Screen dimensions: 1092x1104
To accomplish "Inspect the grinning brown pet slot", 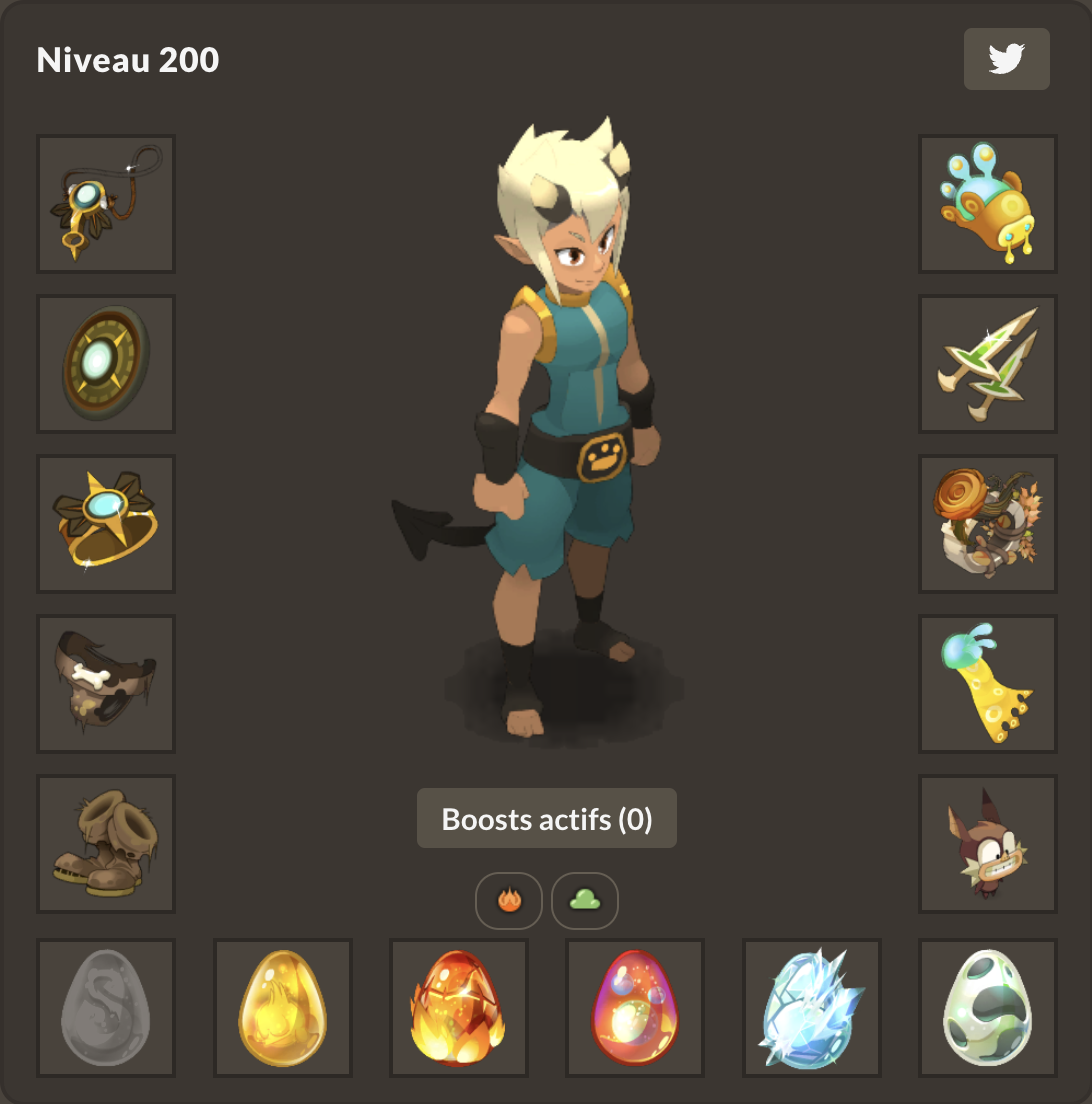I will point(988,844).
